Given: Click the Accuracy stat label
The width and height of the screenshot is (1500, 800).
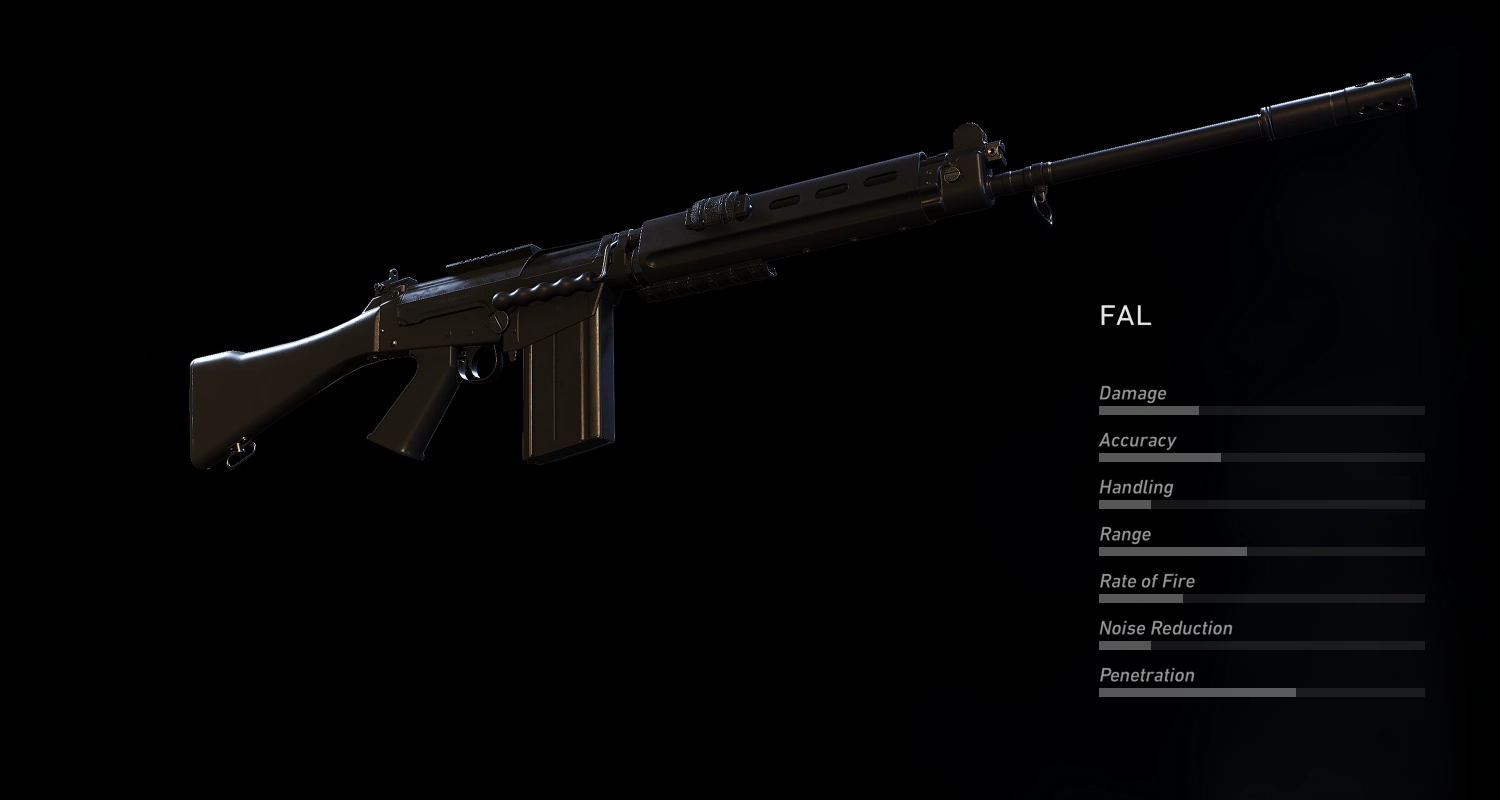Looking at the screenshot, I should 1138,440.
